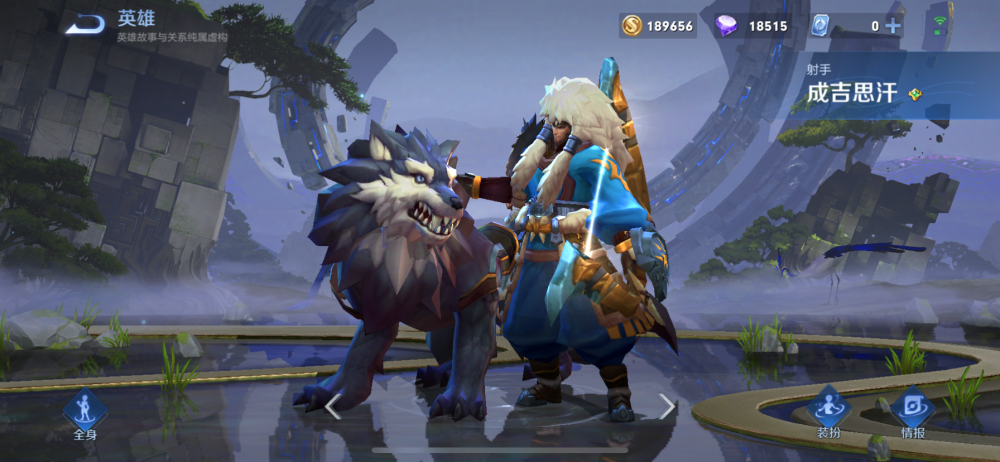Screen dimensions: 1000x462
Task: Tap the purple diamond currency icon
Action: click(727, 26)
